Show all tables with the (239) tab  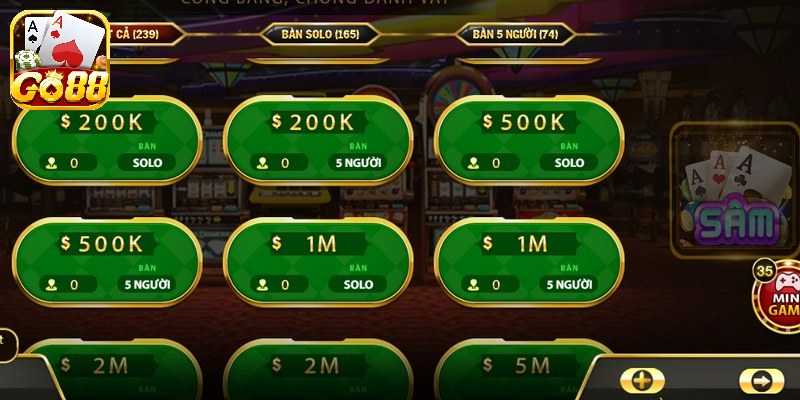point(145,34)
